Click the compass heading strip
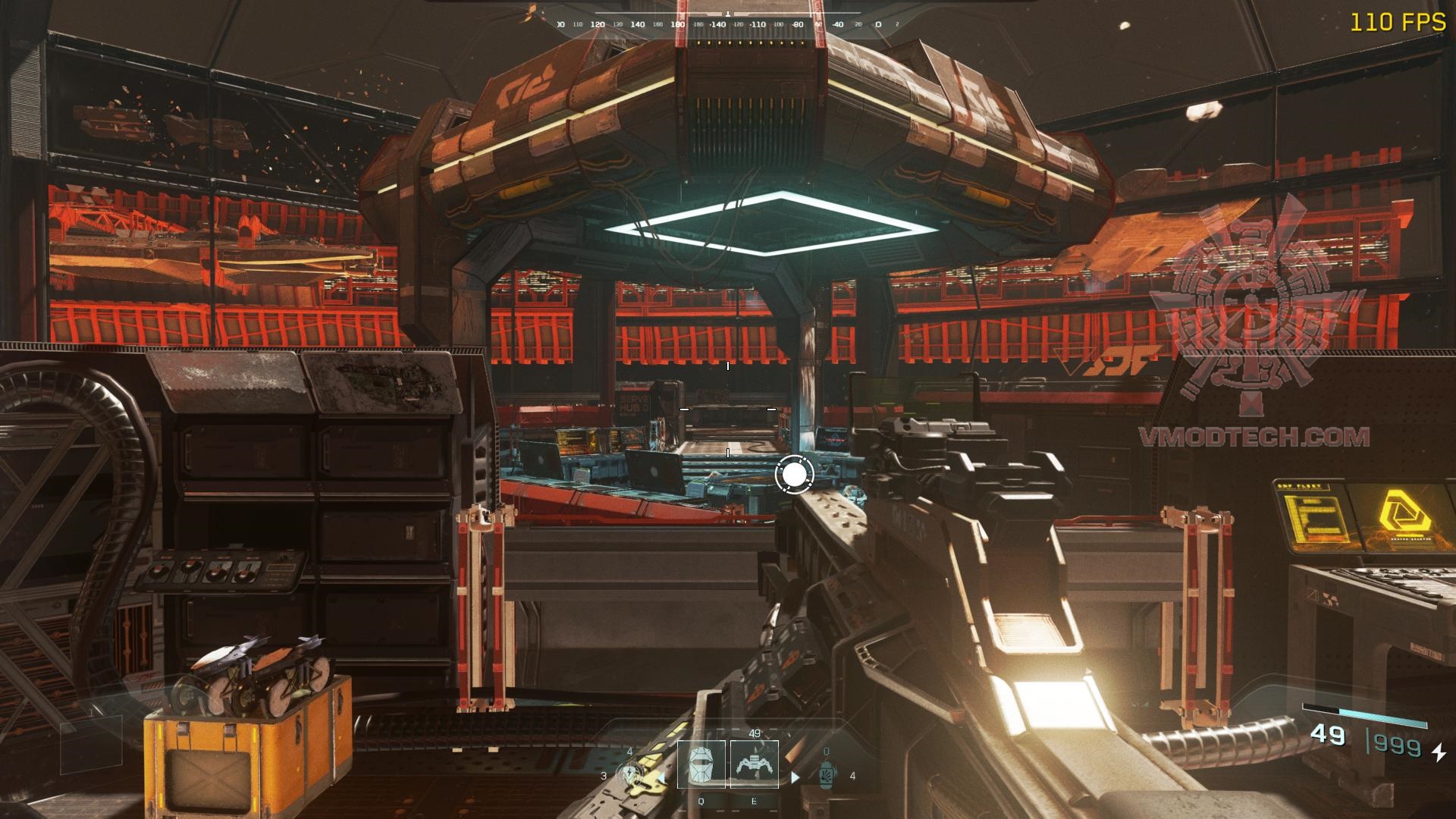 click(x=728, y=24)
